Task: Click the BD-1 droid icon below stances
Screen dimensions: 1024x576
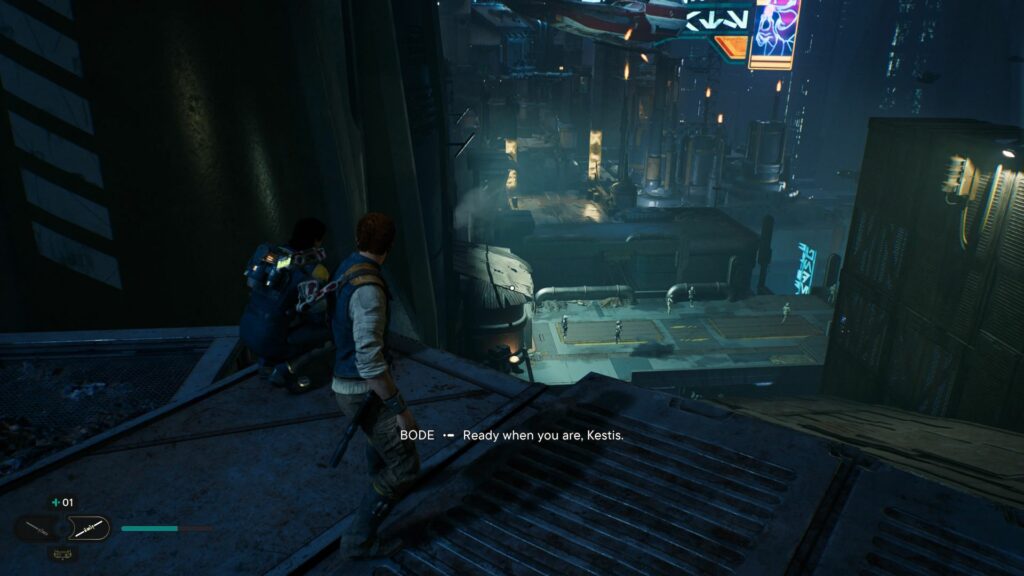Action: (x=61, y=551)
